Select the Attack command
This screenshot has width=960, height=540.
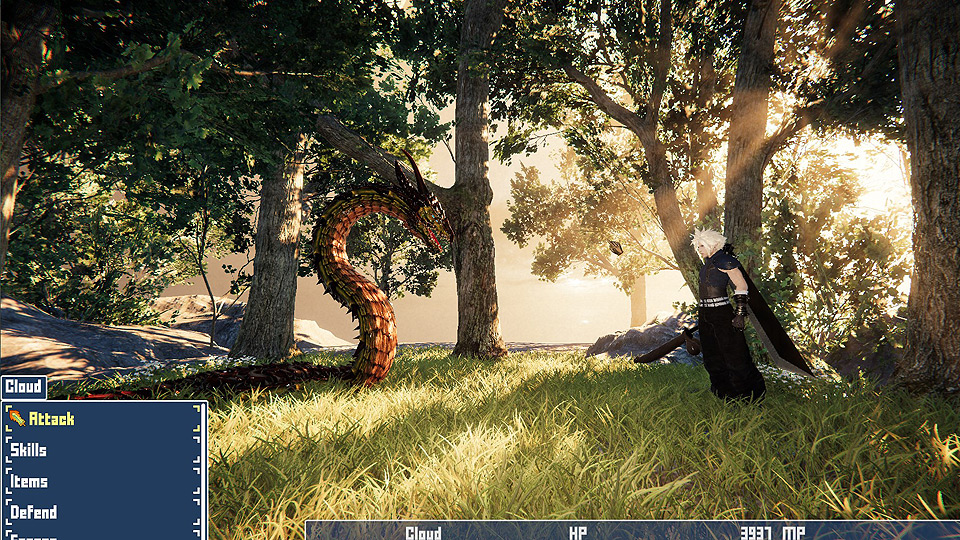click(x=51, y=419)
